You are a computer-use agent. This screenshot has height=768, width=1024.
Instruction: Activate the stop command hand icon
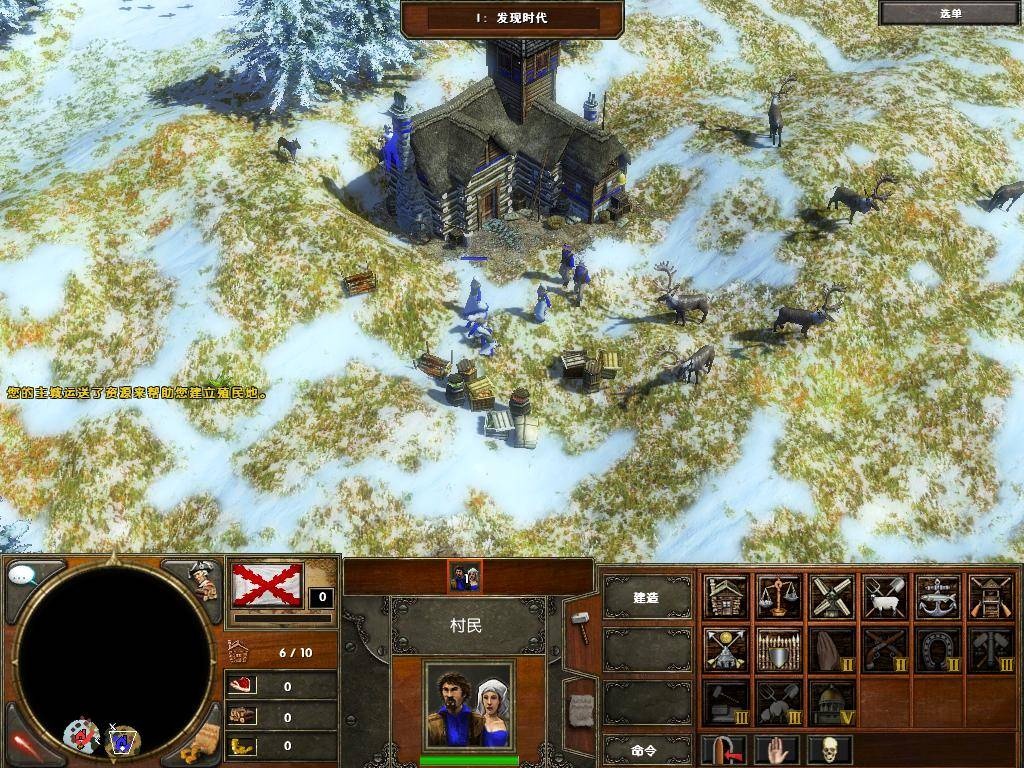(777, 749)
